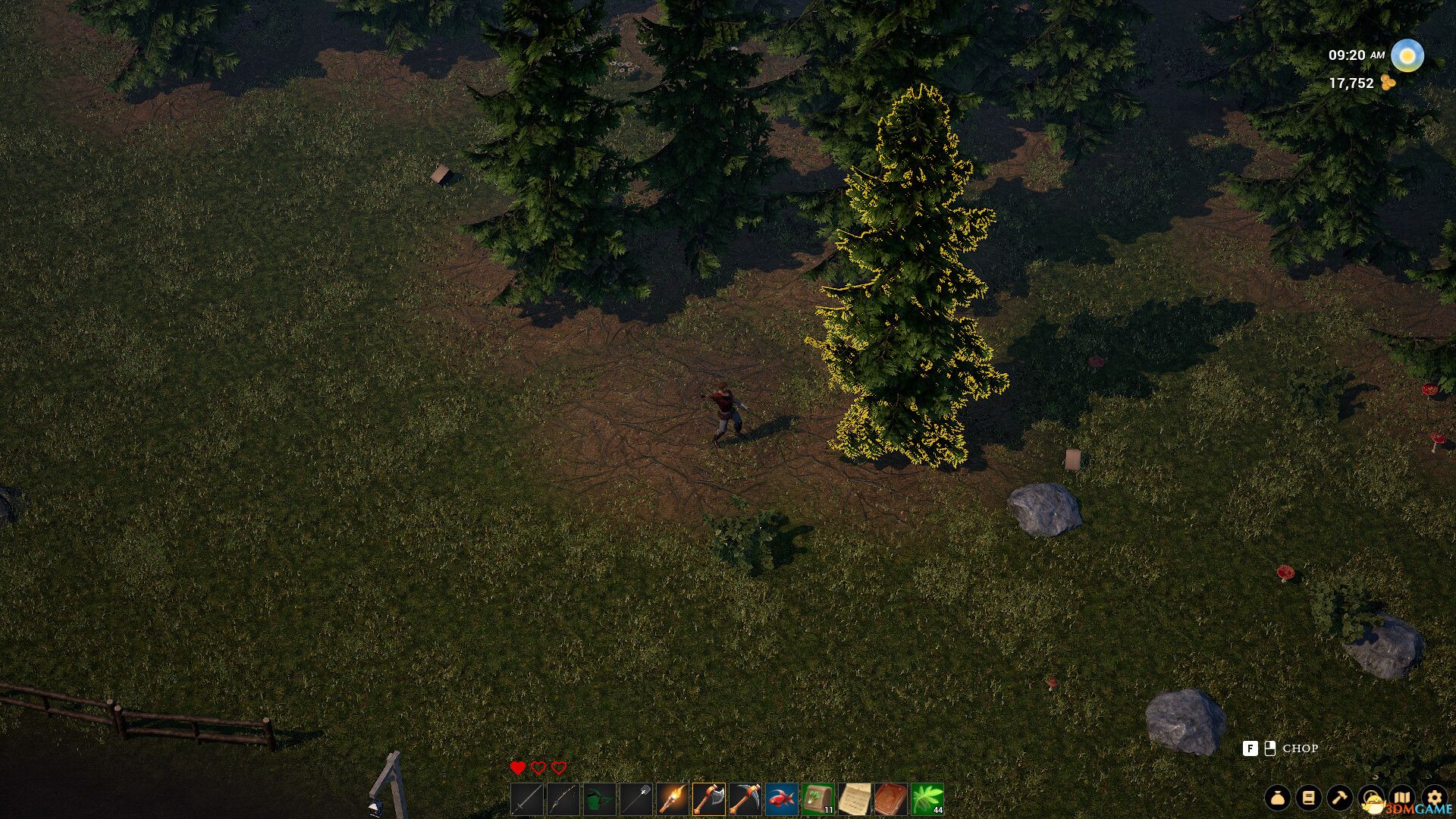Open the inventory bag icon
1456x819 pixels.
pyautogui.click(x=1277, y=798)
